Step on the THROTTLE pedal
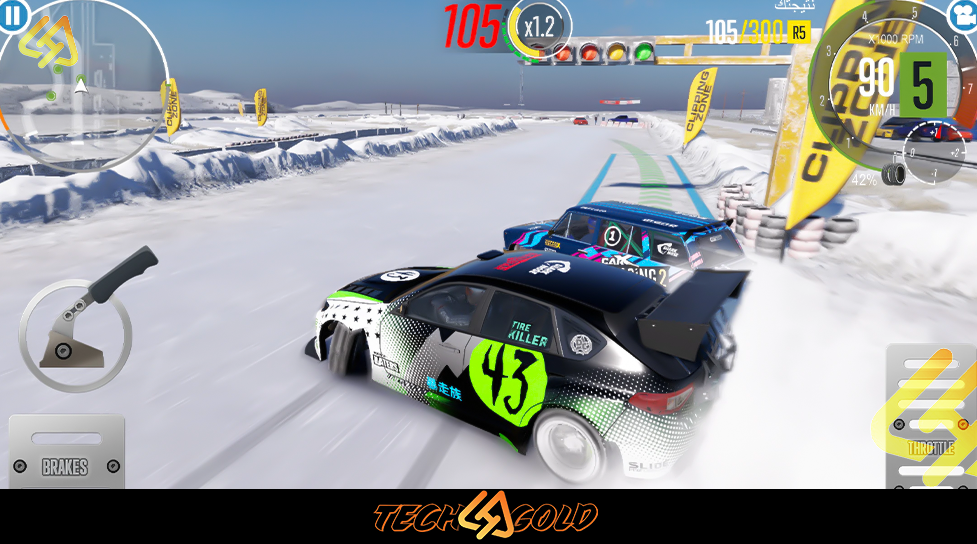This screenshot has height=544, width=977. pos(930,420)
